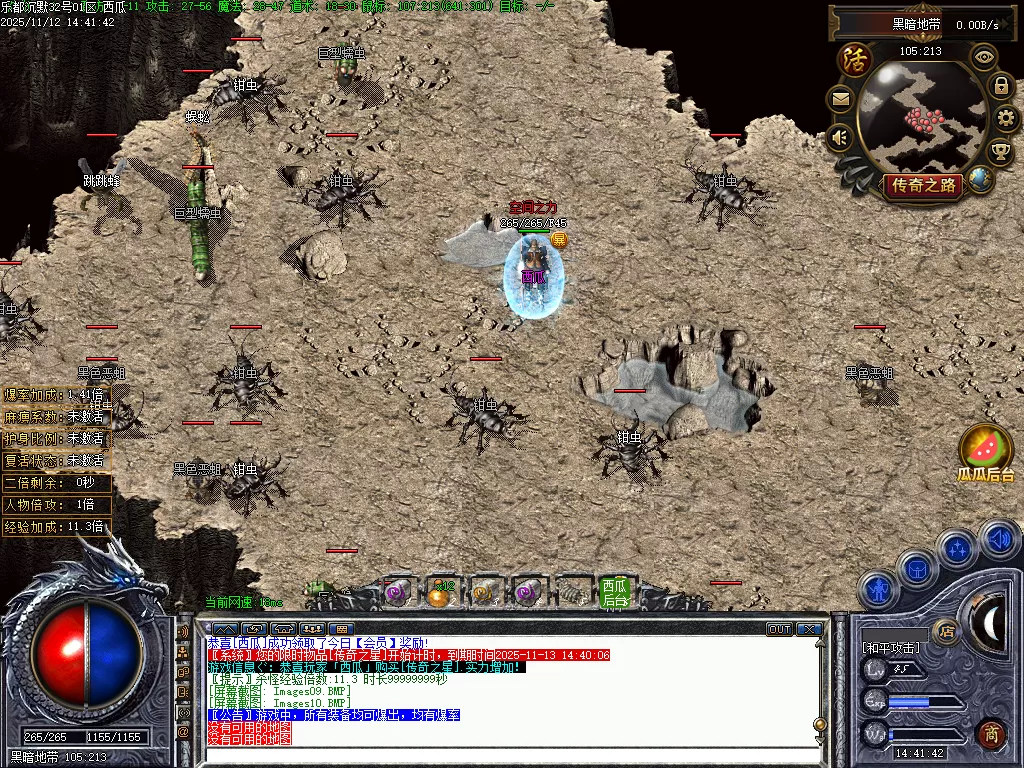Open the 传奇之路 button below minimap
This screenshot has width=1024, height=768.
[922, 185]
